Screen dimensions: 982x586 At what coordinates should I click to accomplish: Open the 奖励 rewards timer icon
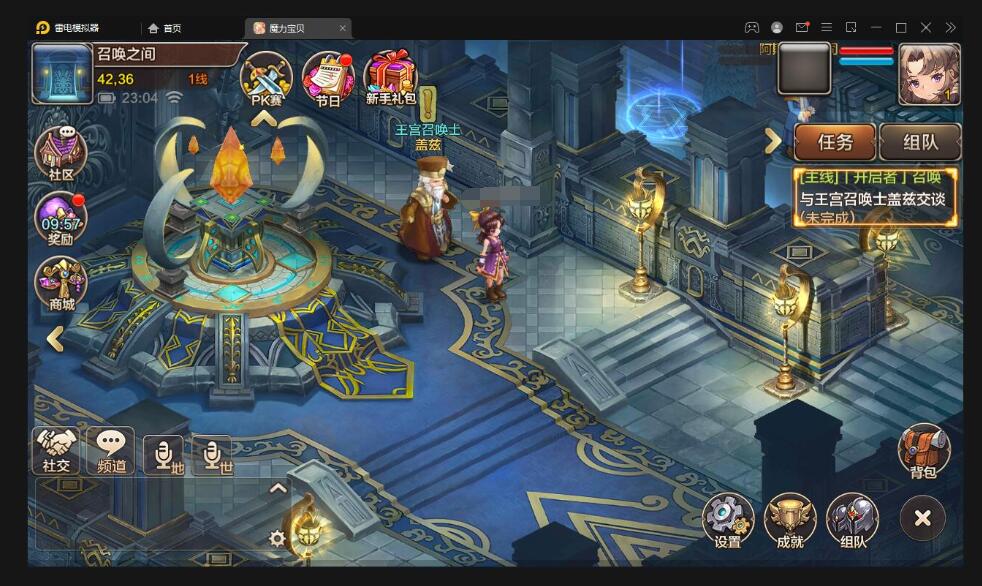tap(61, 217)
